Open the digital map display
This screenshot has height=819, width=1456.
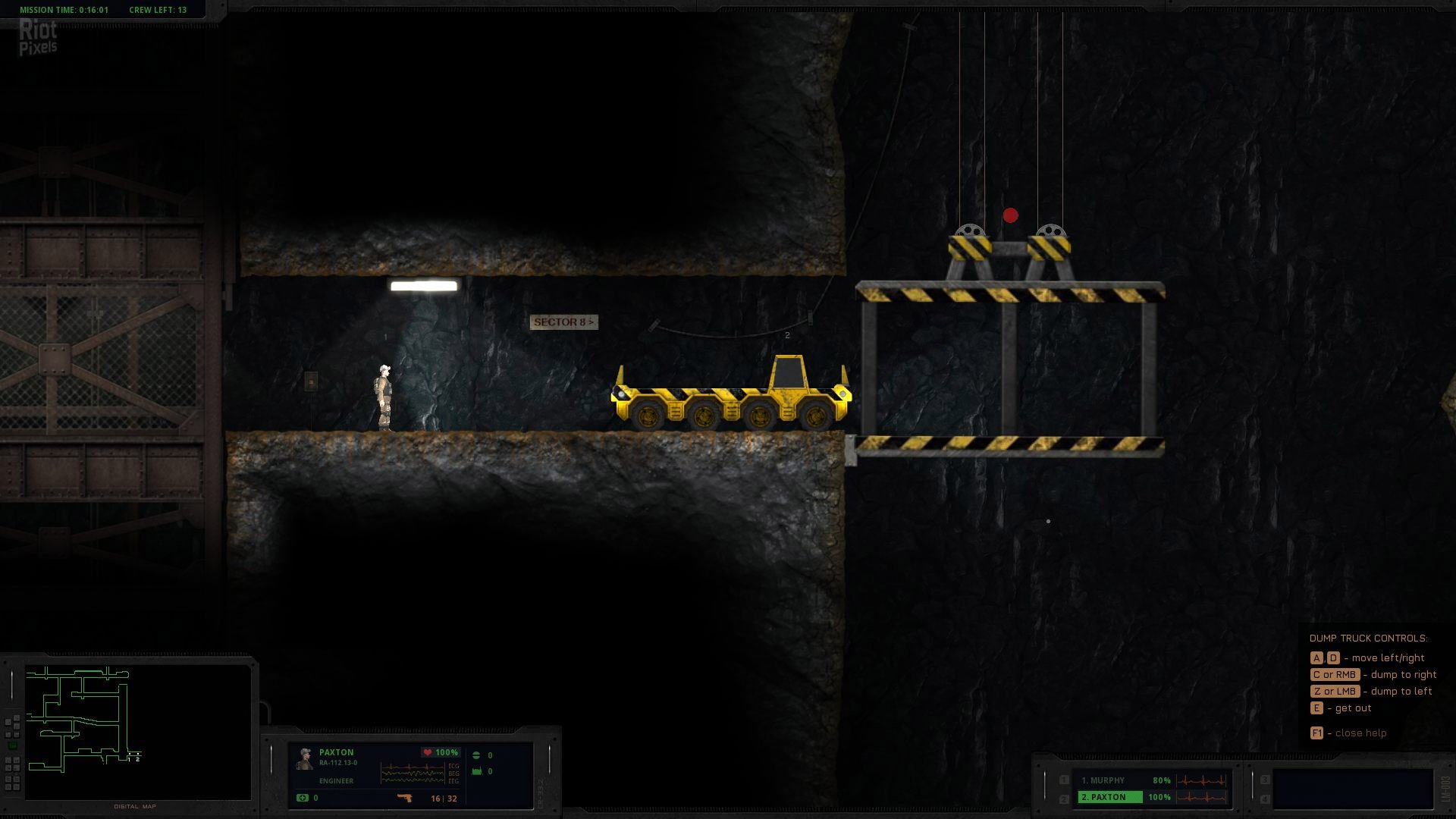click(136, 731)
